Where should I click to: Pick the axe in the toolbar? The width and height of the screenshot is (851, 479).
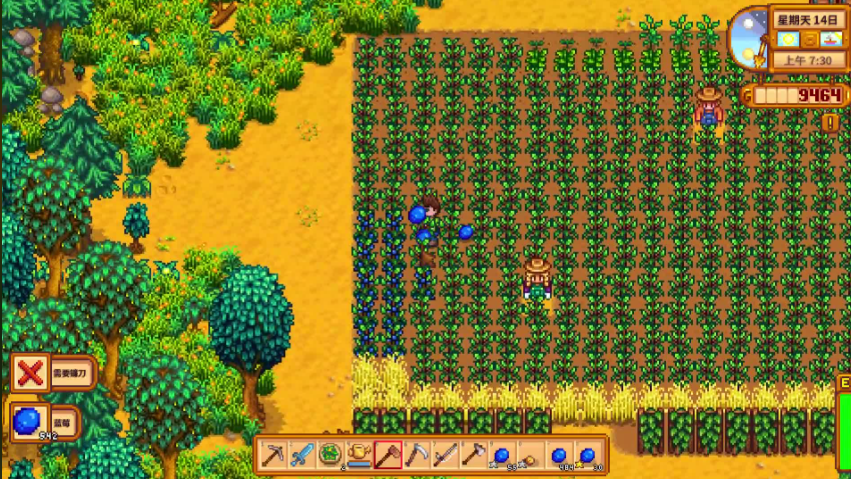[473, 455]
